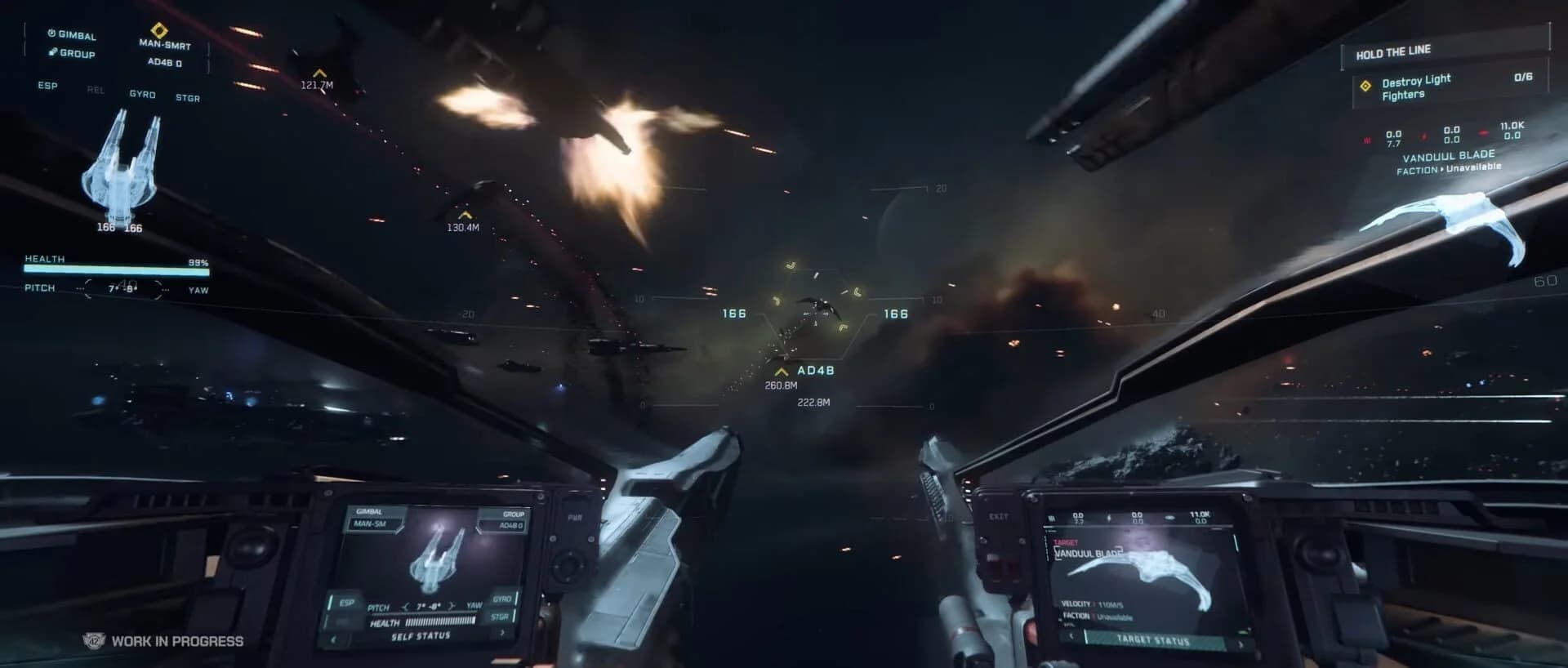
Task: Select the TARGET STATUS tab
Action: point(1152,639)
